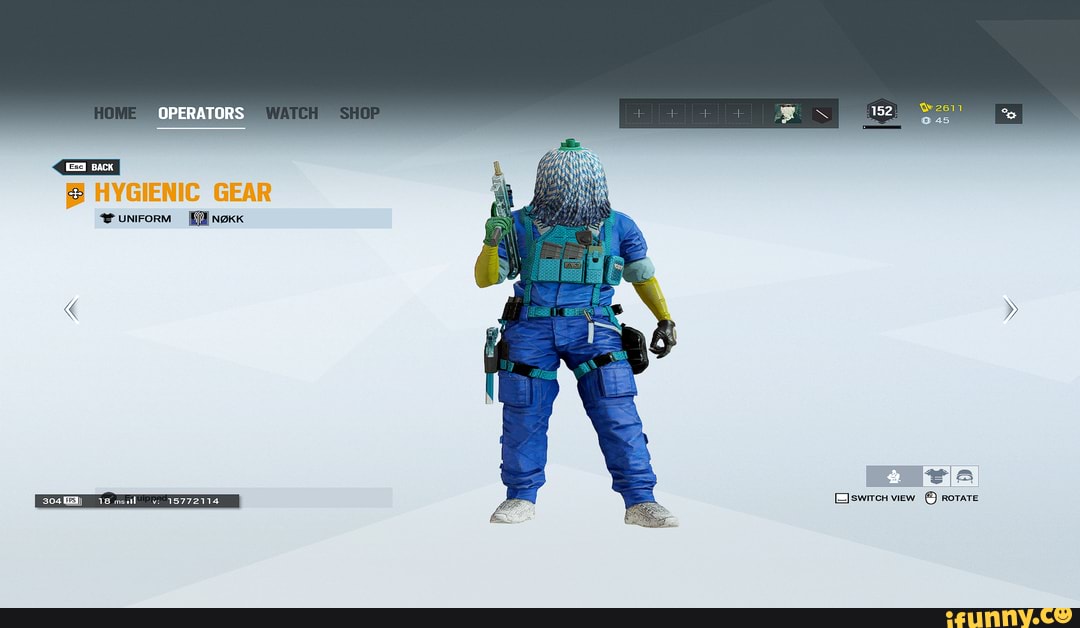Click the Back button

coord(87,167)
